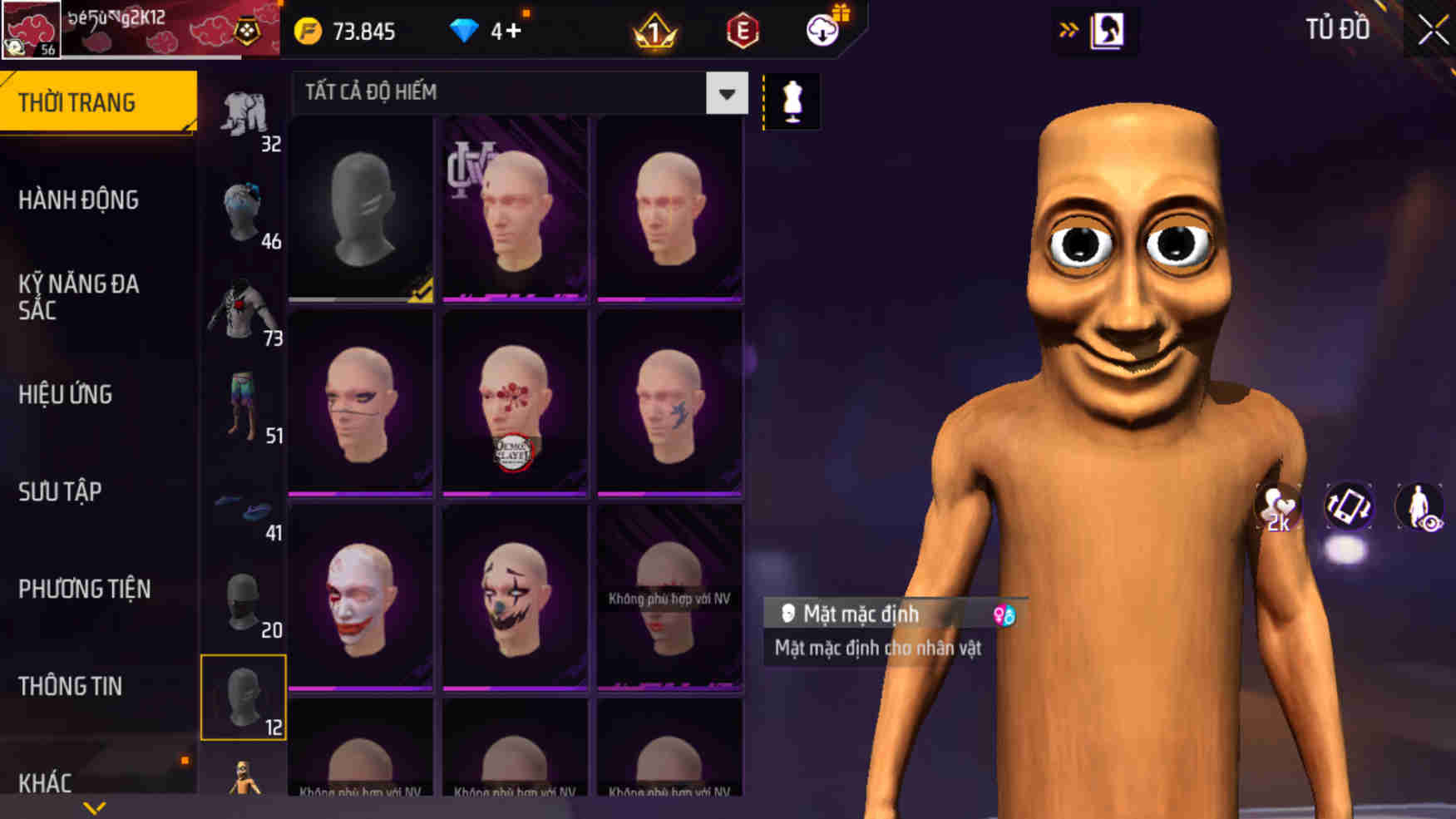Click the blue diamond currency icon
Viewport: 1456px width, 819px height.
463,30
